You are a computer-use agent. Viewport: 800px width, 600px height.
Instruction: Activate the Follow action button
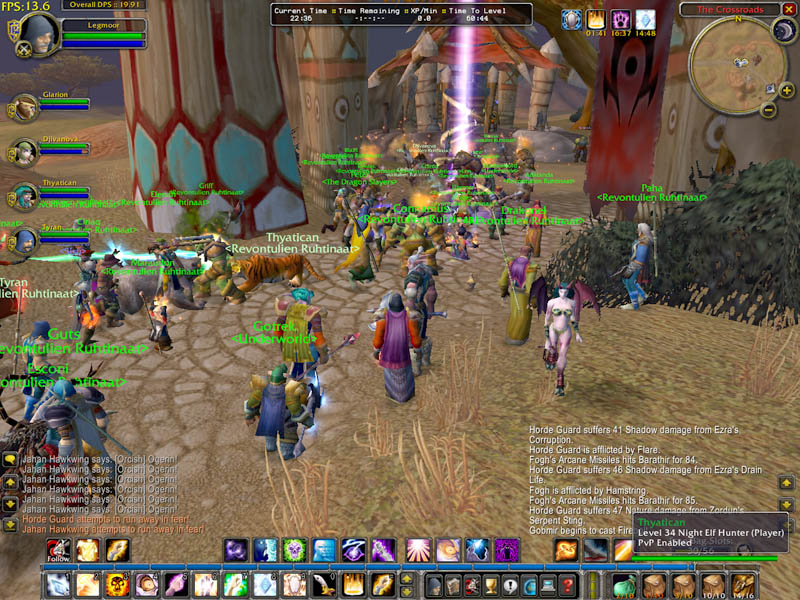(x=58, y=550)
